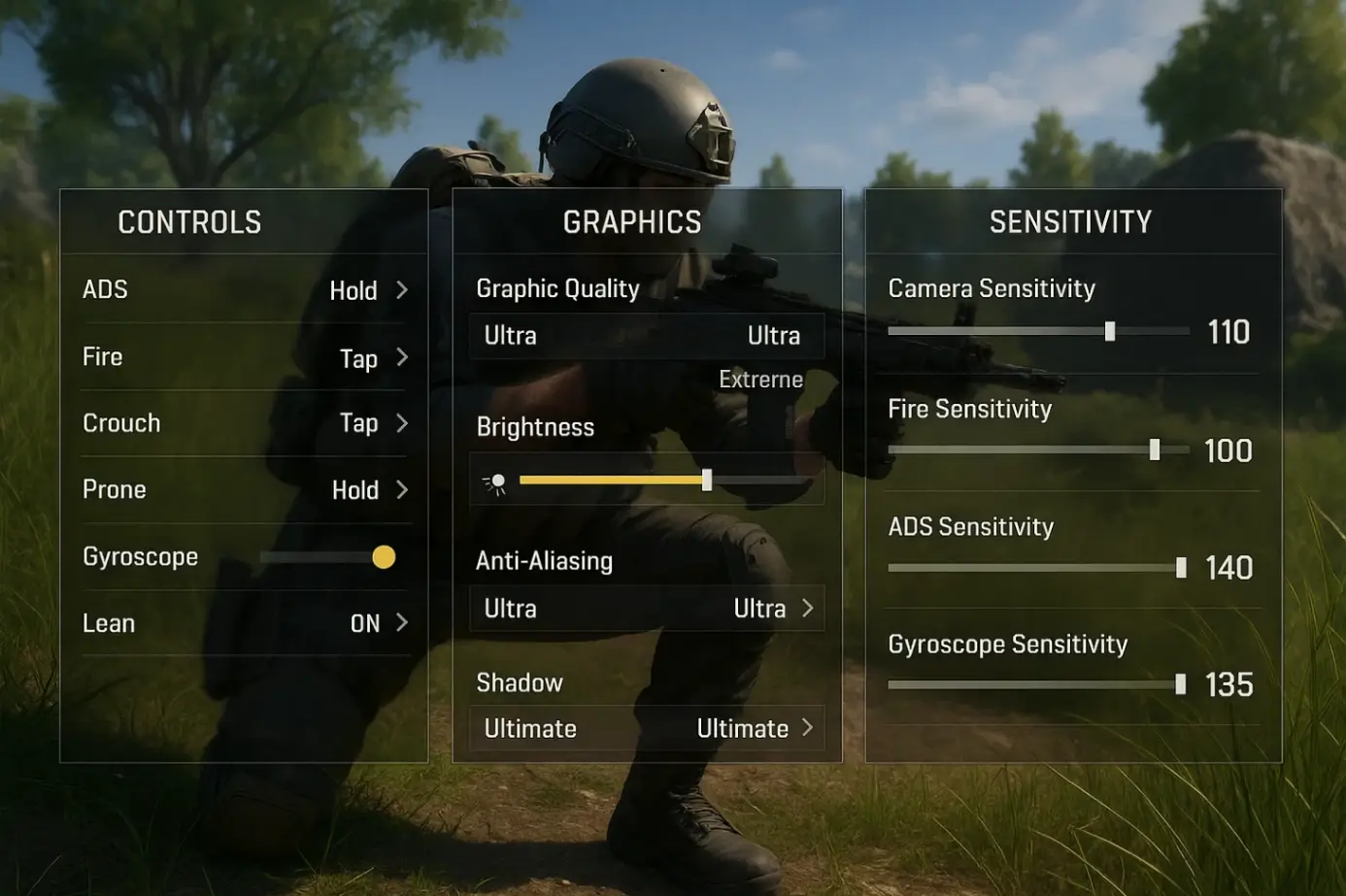
Task: Click the Camera Sensitivity slider handle
Action: (1110, 332)
